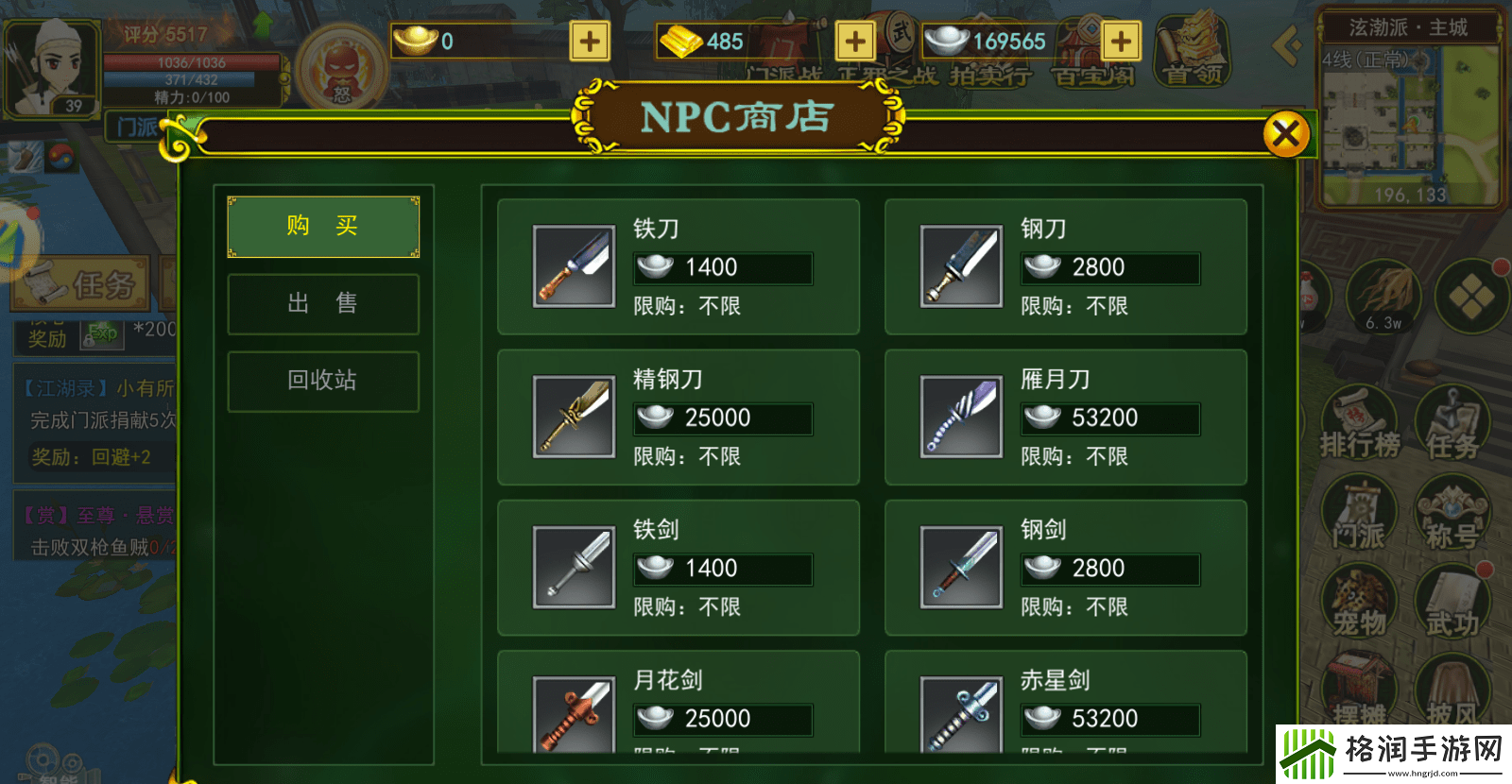Screen dimensions: 1512x784
Task: Open the 回收站 recycle station
Action: pyautogui.click(x=322, y=381)
